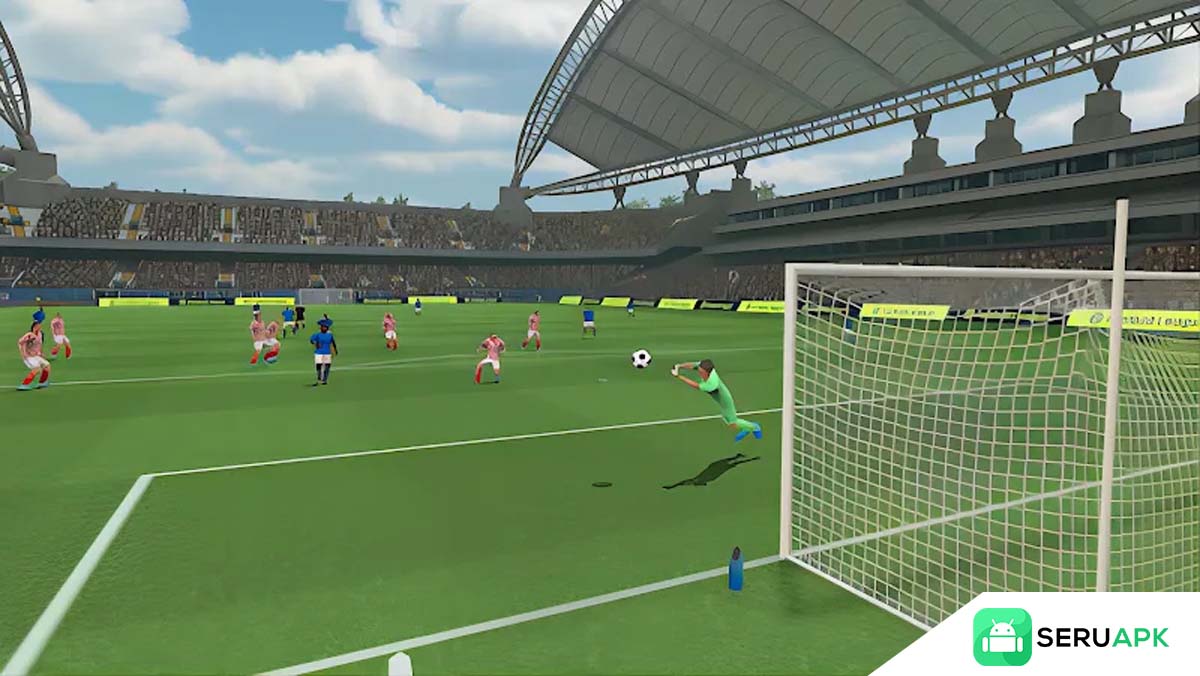This screenshot has height=676, width=1200.
Task: Click the SERUAPK Android logo icon
Action: click(x=1001, y=637)
